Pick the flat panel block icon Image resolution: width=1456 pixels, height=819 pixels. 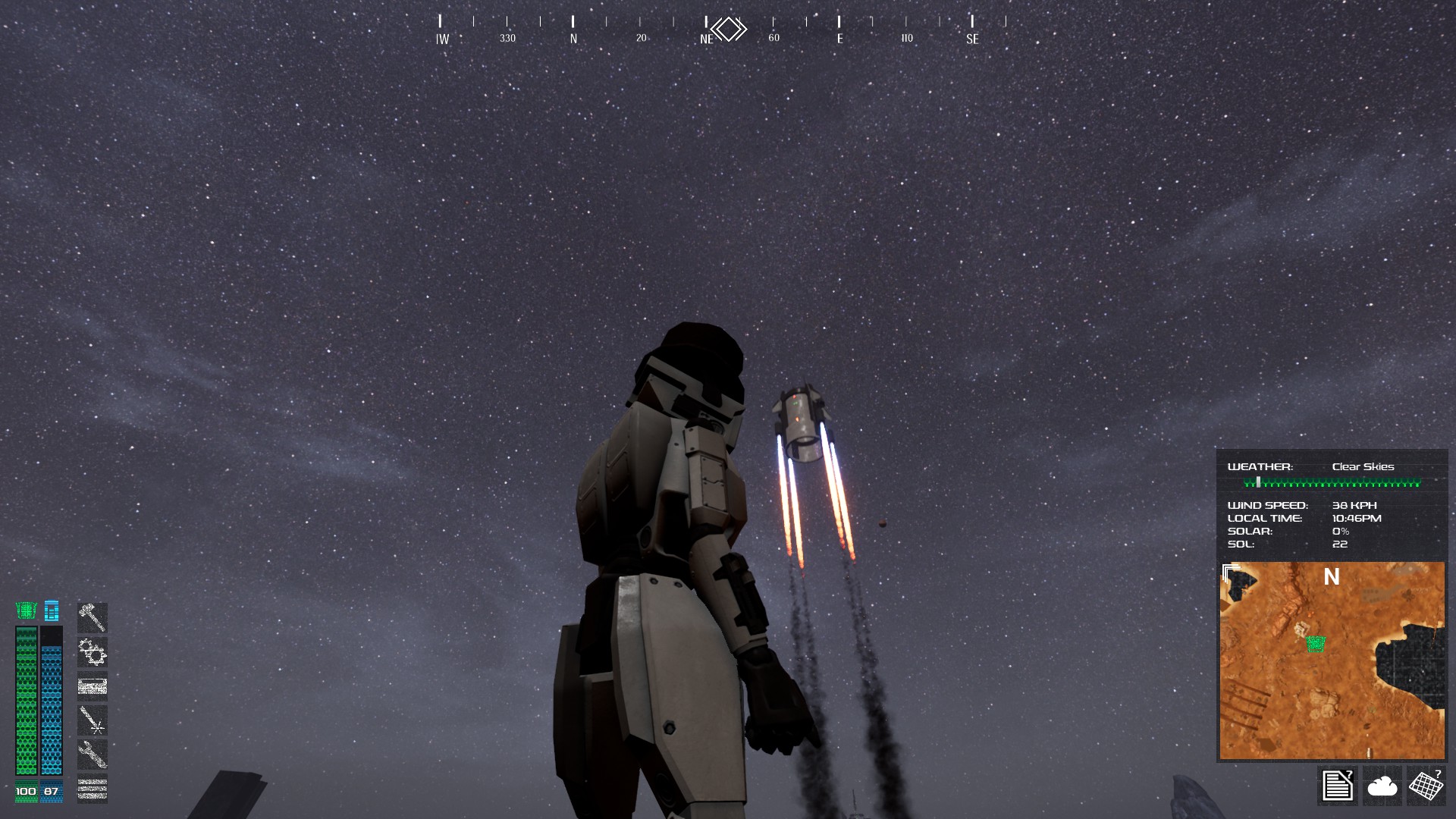93,686
